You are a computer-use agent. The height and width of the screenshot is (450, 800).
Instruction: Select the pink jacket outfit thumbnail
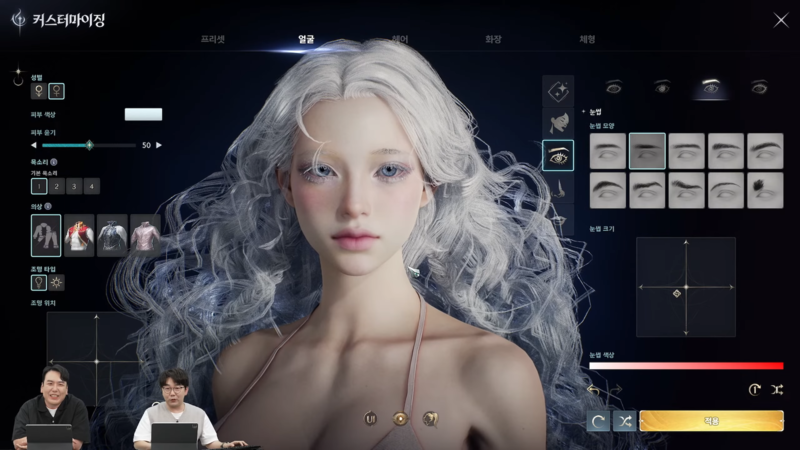145,235
